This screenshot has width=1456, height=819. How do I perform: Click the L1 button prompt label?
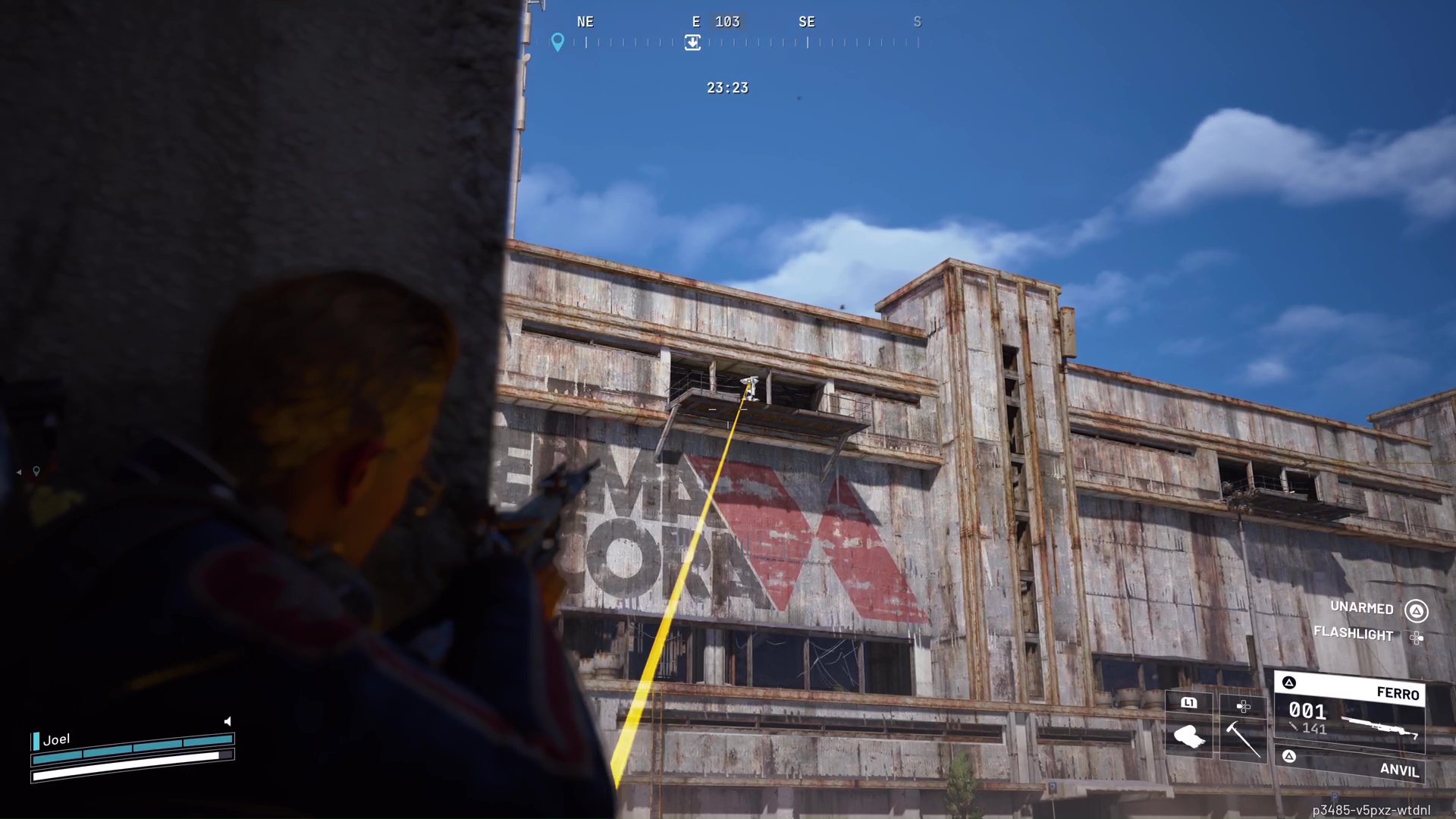(1189, 704)
